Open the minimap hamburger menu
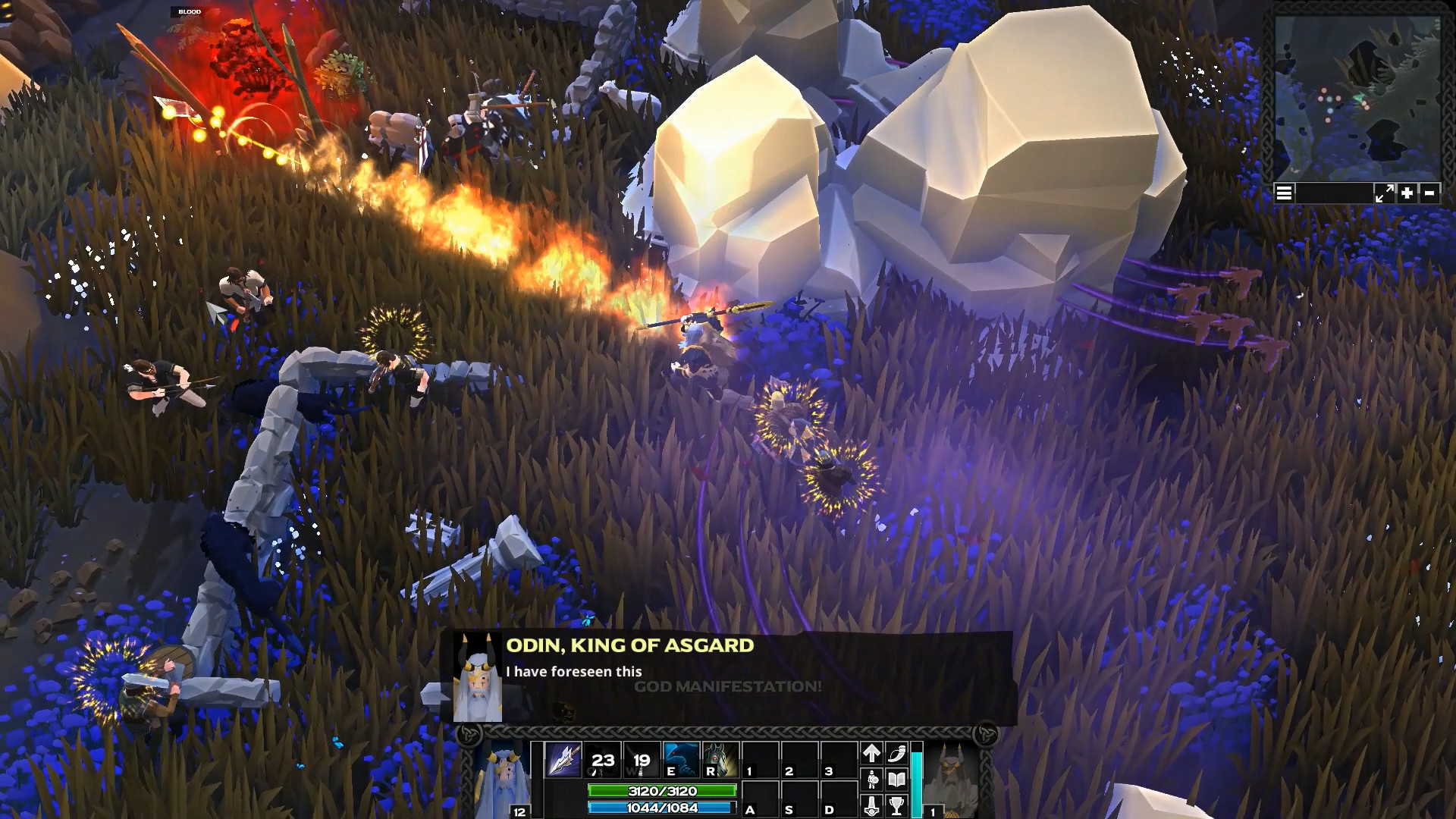 click(1284, 193)
